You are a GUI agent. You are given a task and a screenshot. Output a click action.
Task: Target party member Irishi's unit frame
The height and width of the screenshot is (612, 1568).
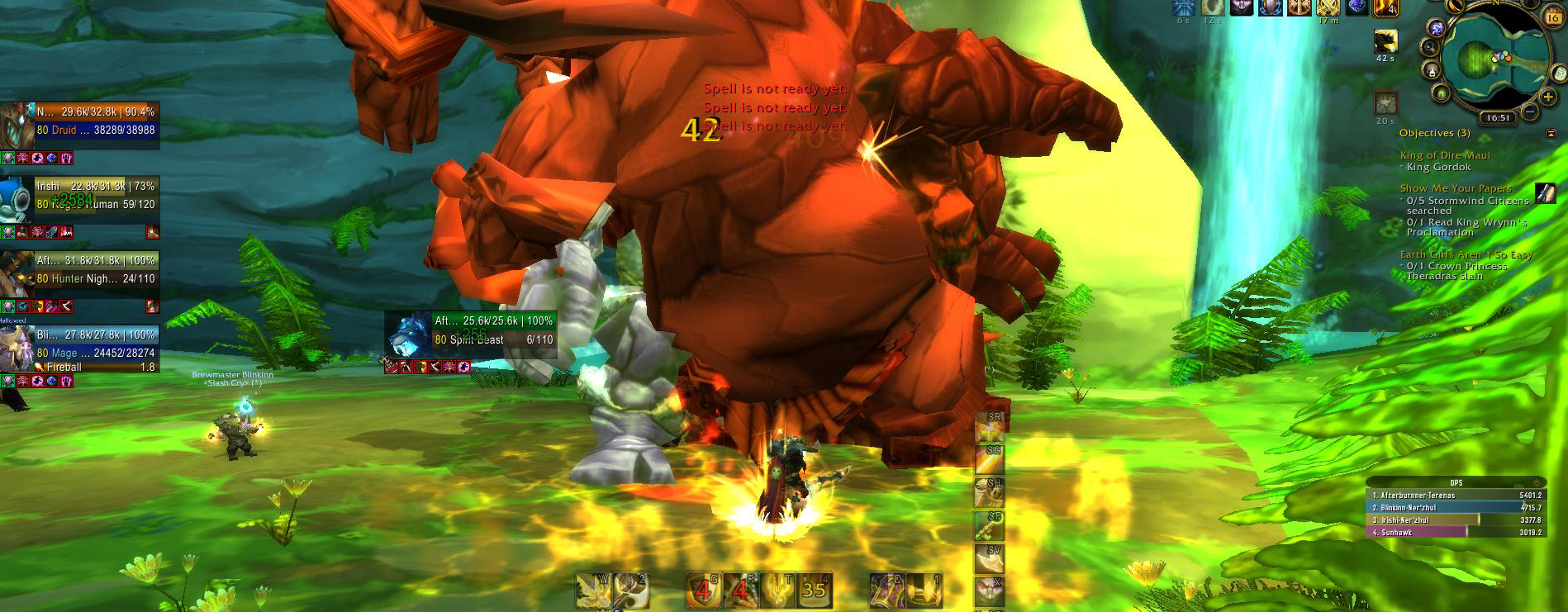[x=95, y=196]
